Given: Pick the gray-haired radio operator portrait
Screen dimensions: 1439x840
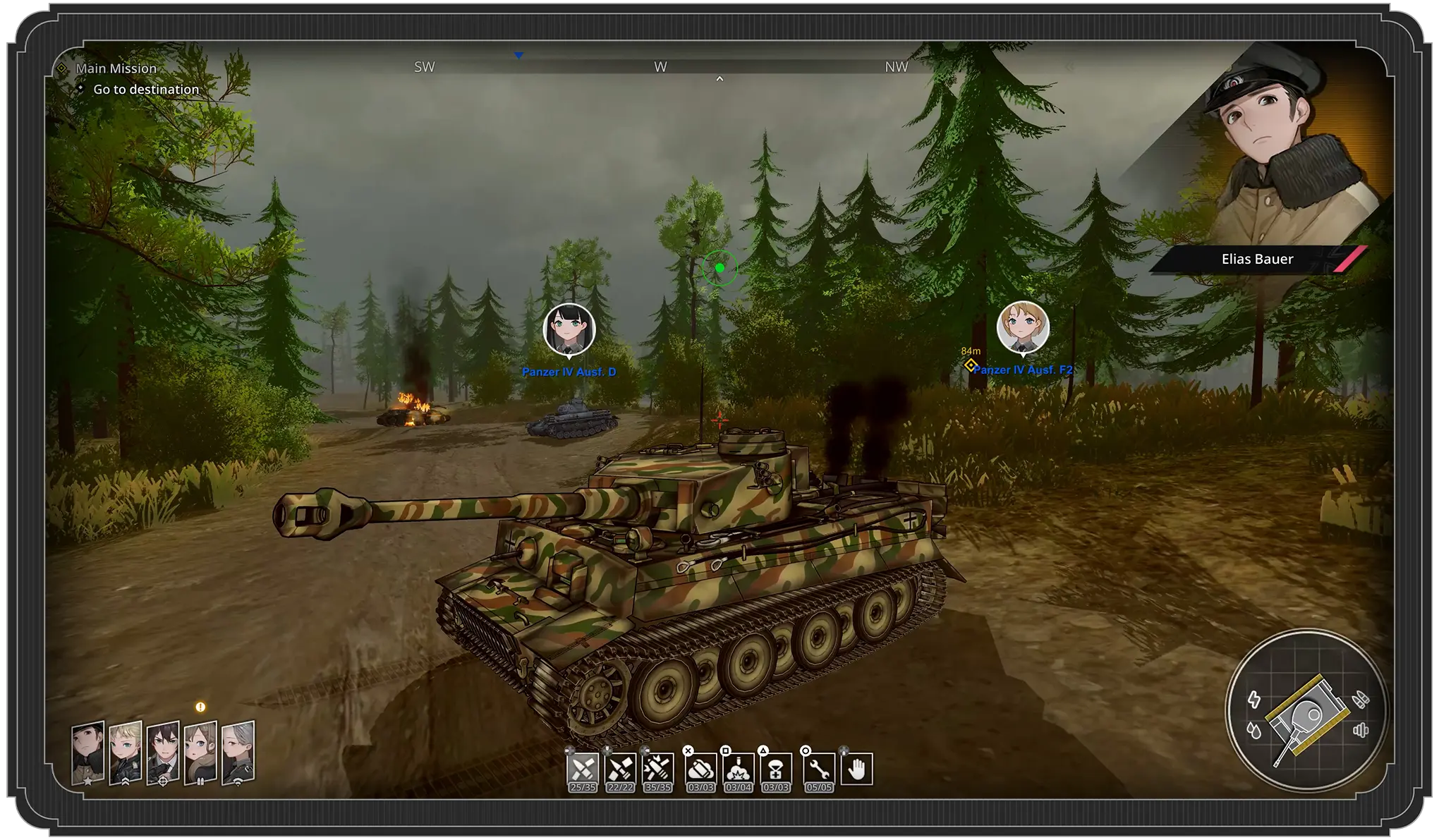Looking at the screenshot, I should click(238, 753).
